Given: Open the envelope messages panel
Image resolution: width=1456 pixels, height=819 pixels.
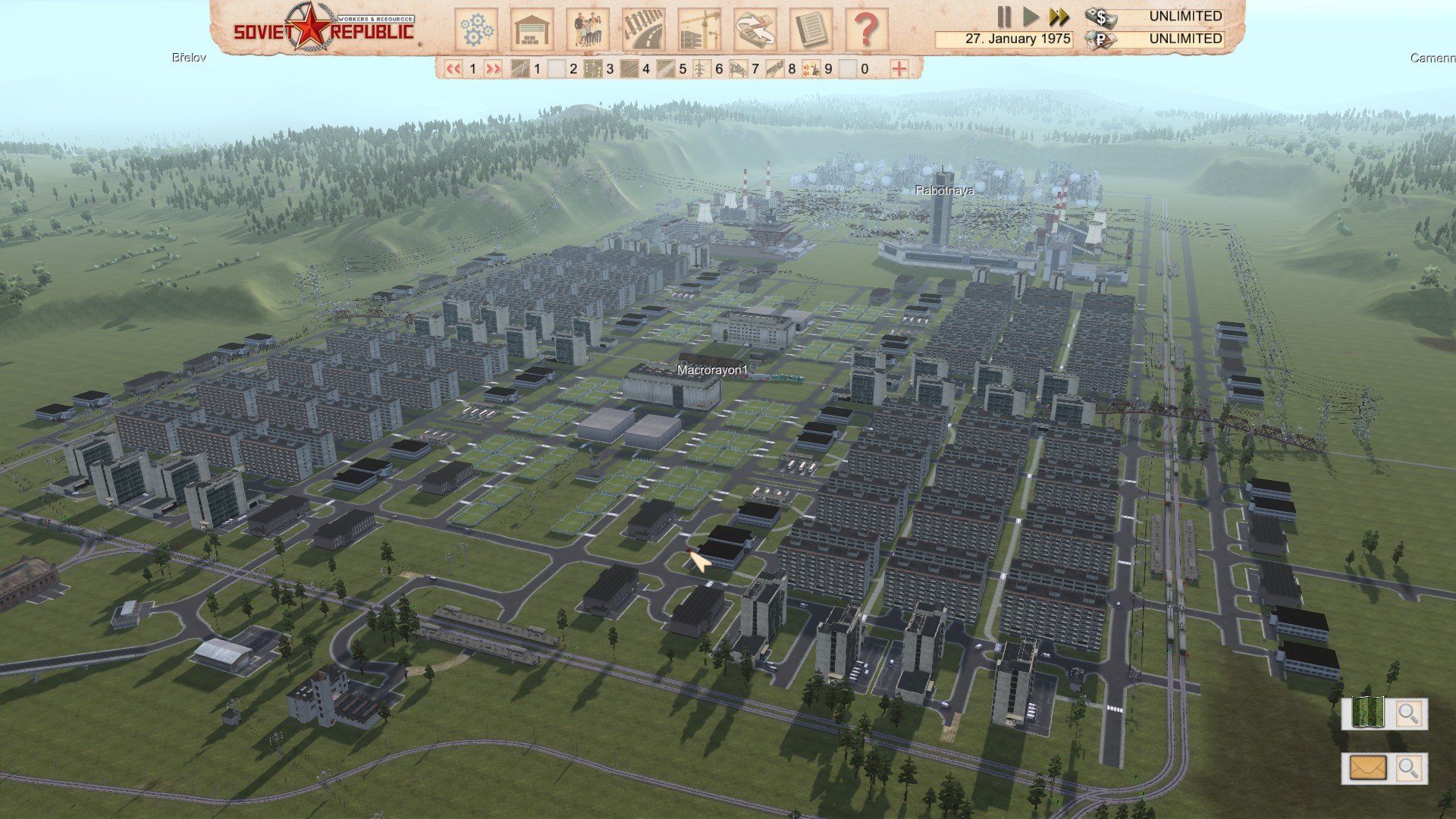Looking at the screenshot, I should tap(1368, 768).
